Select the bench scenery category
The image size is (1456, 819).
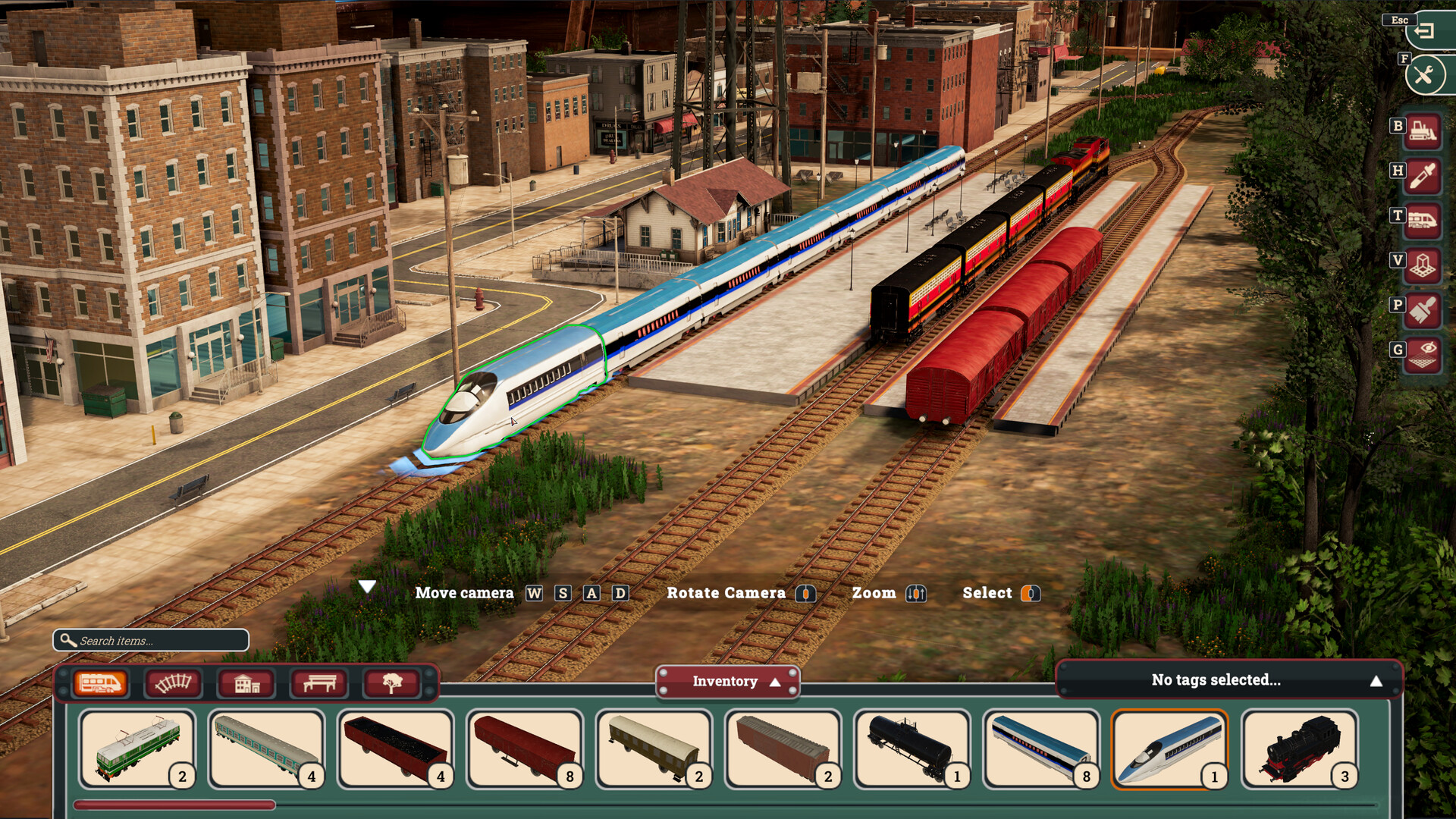pyautogui.click(x=320, y=683)
